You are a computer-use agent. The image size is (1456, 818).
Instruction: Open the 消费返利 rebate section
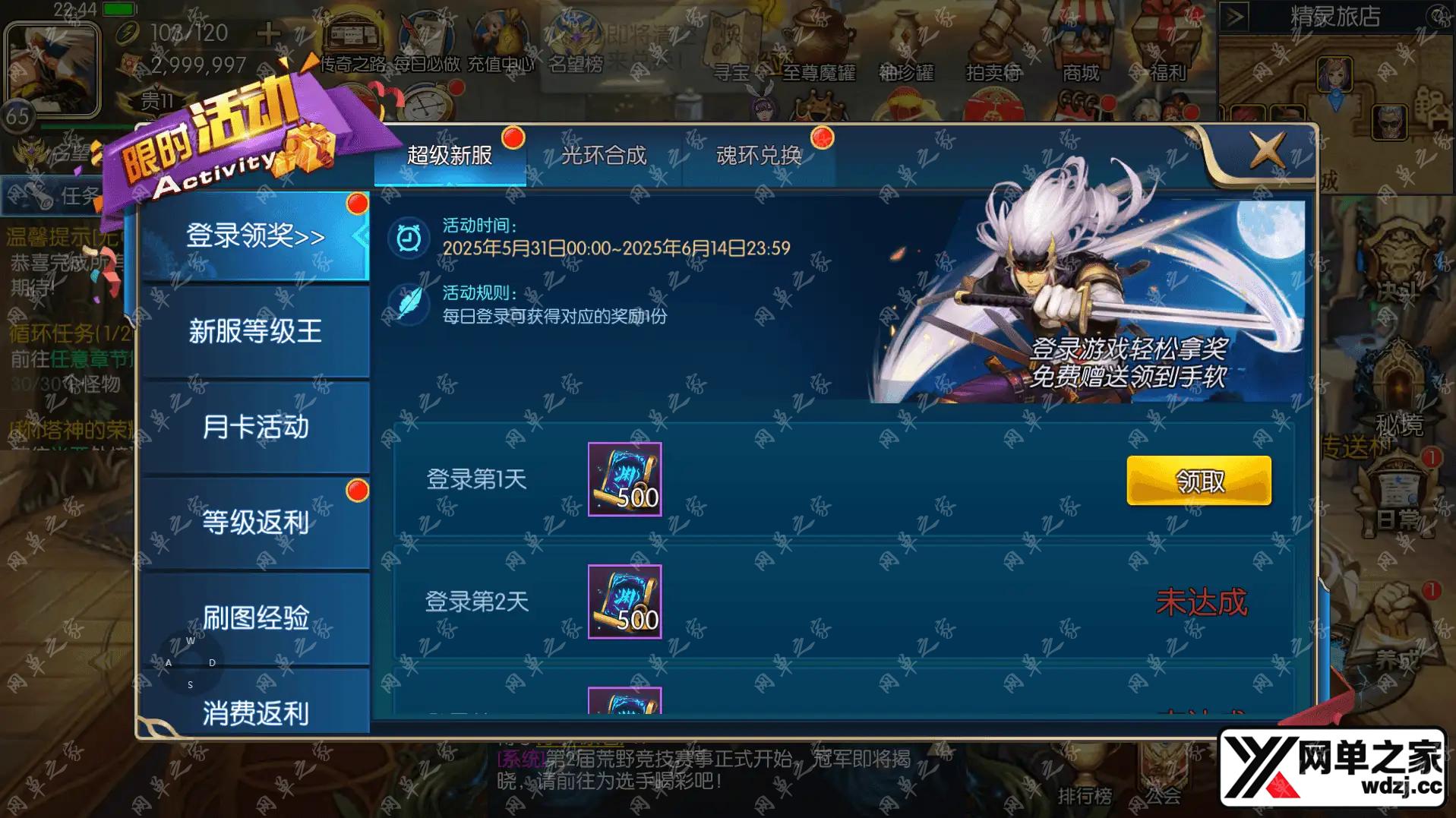click(x=254, y=712)
